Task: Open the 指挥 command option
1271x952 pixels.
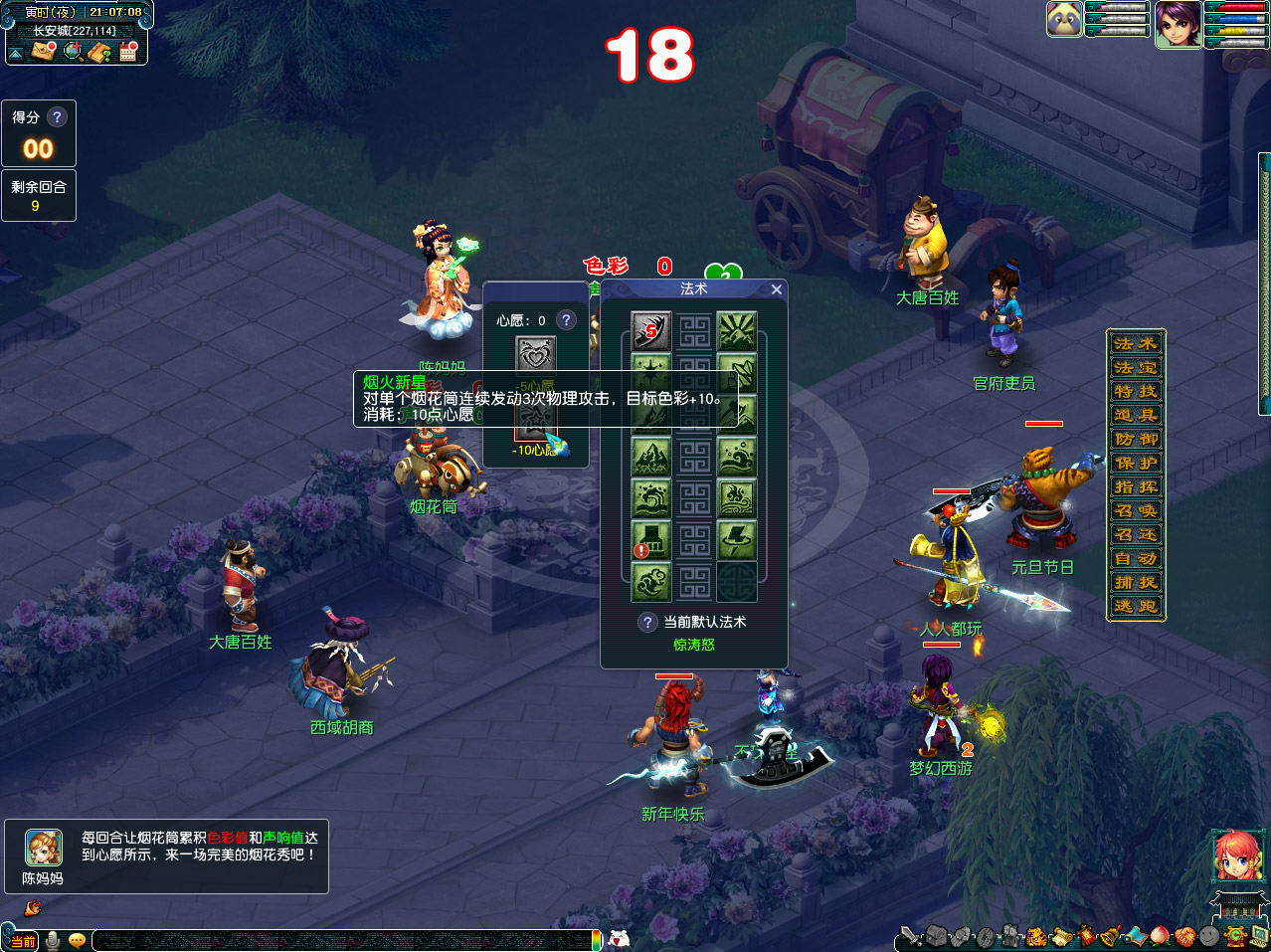Action: 1136,486
